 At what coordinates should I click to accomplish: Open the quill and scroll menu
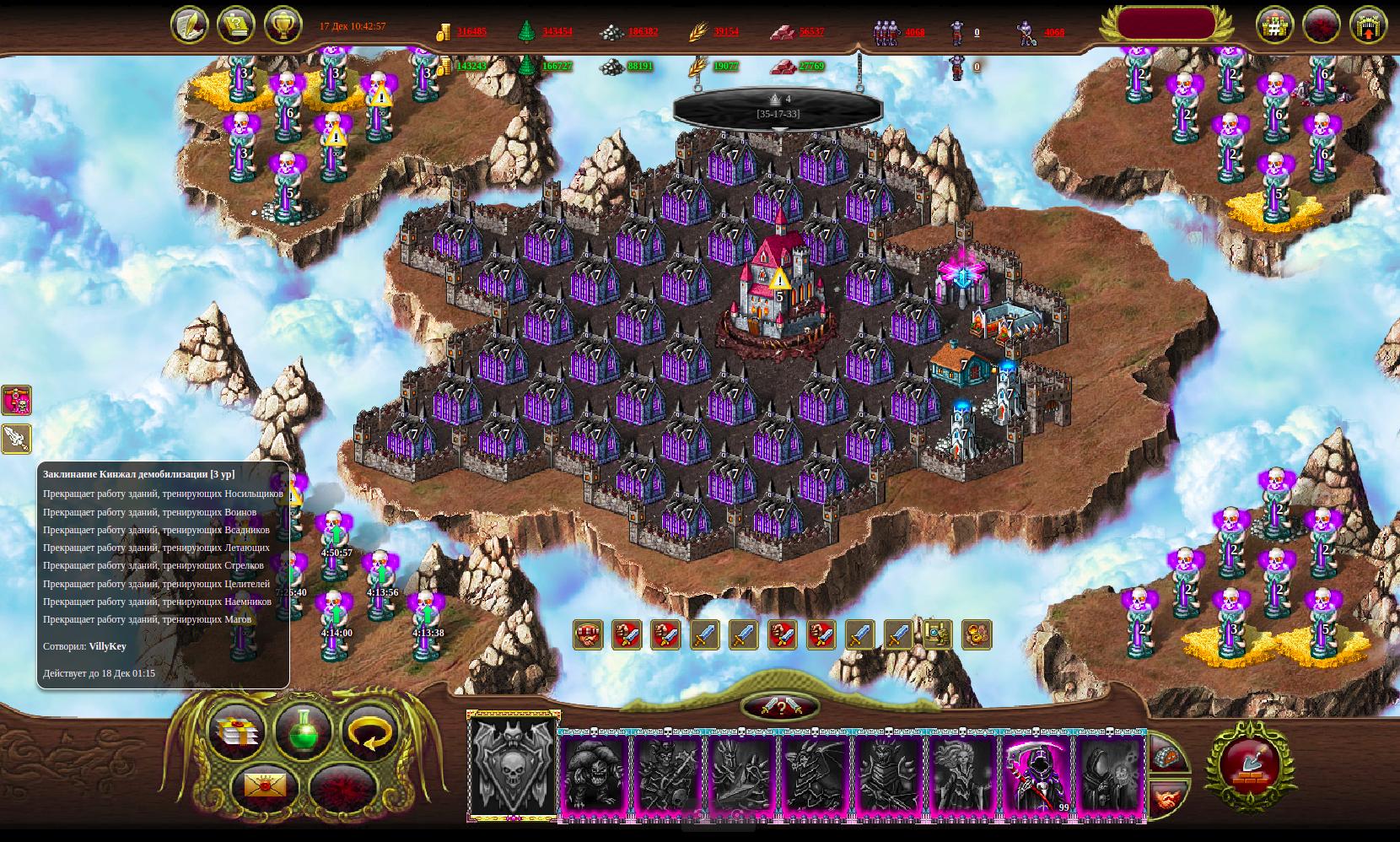click(189, 25)
